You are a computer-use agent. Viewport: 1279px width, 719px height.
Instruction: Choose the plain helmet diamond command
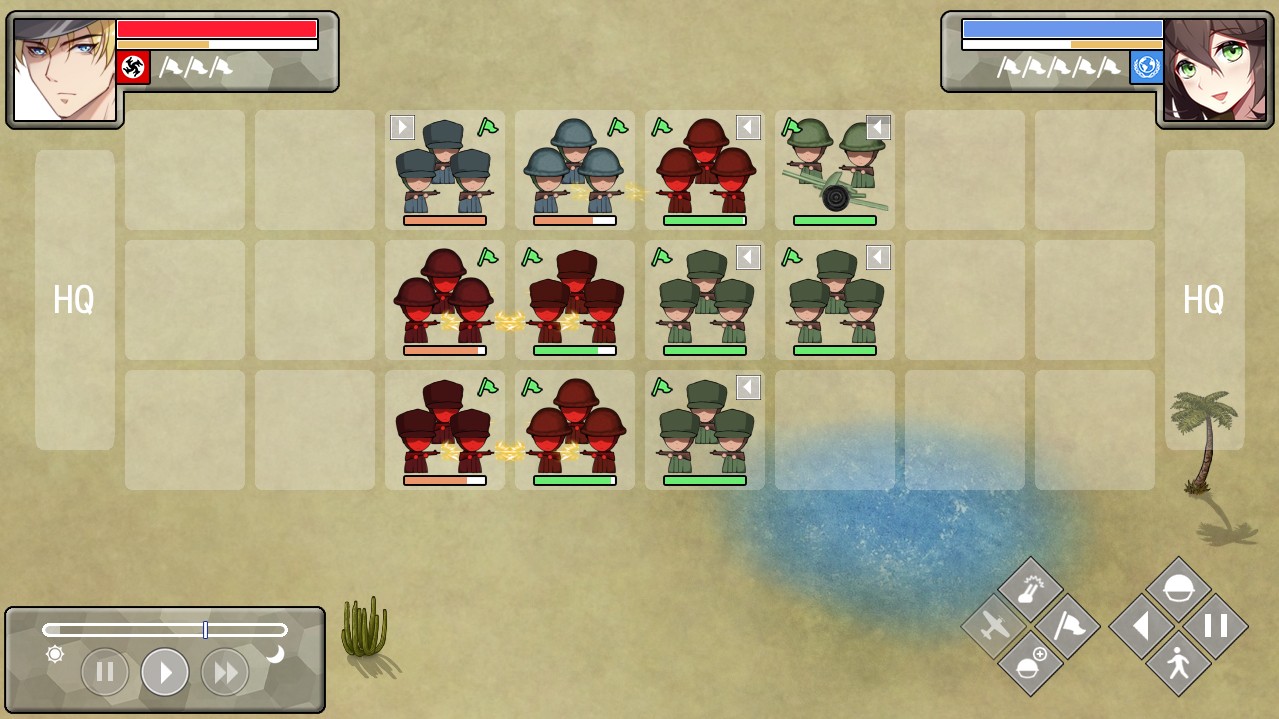1178,590
